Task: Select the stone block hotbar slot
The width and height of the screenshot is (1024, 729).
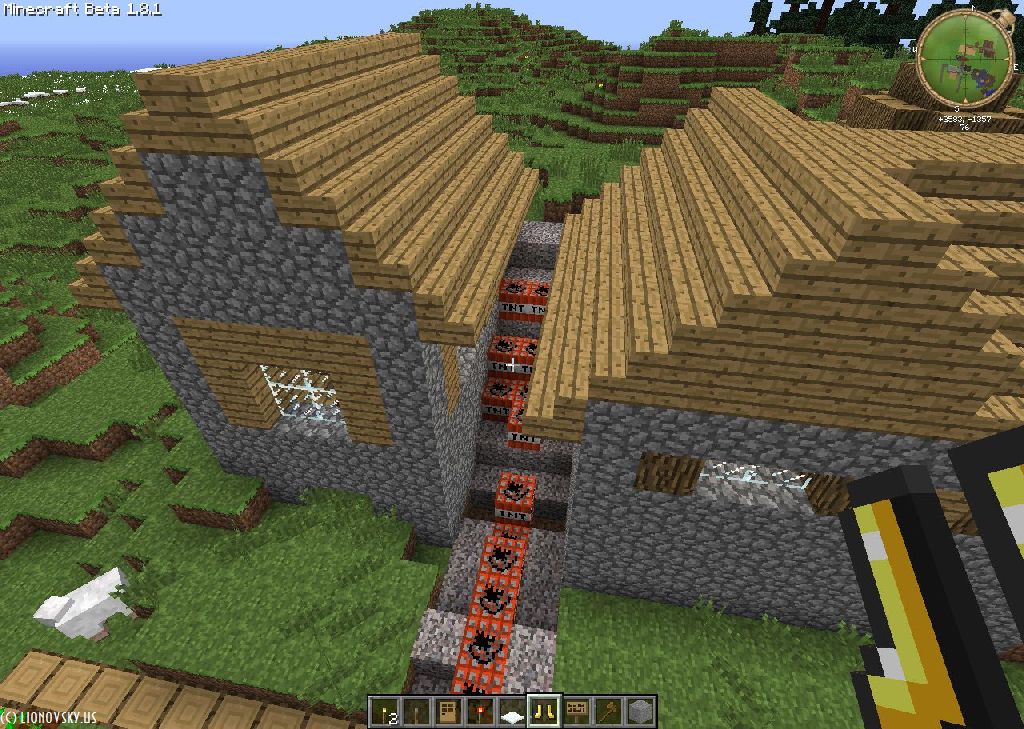Action: 641,712
